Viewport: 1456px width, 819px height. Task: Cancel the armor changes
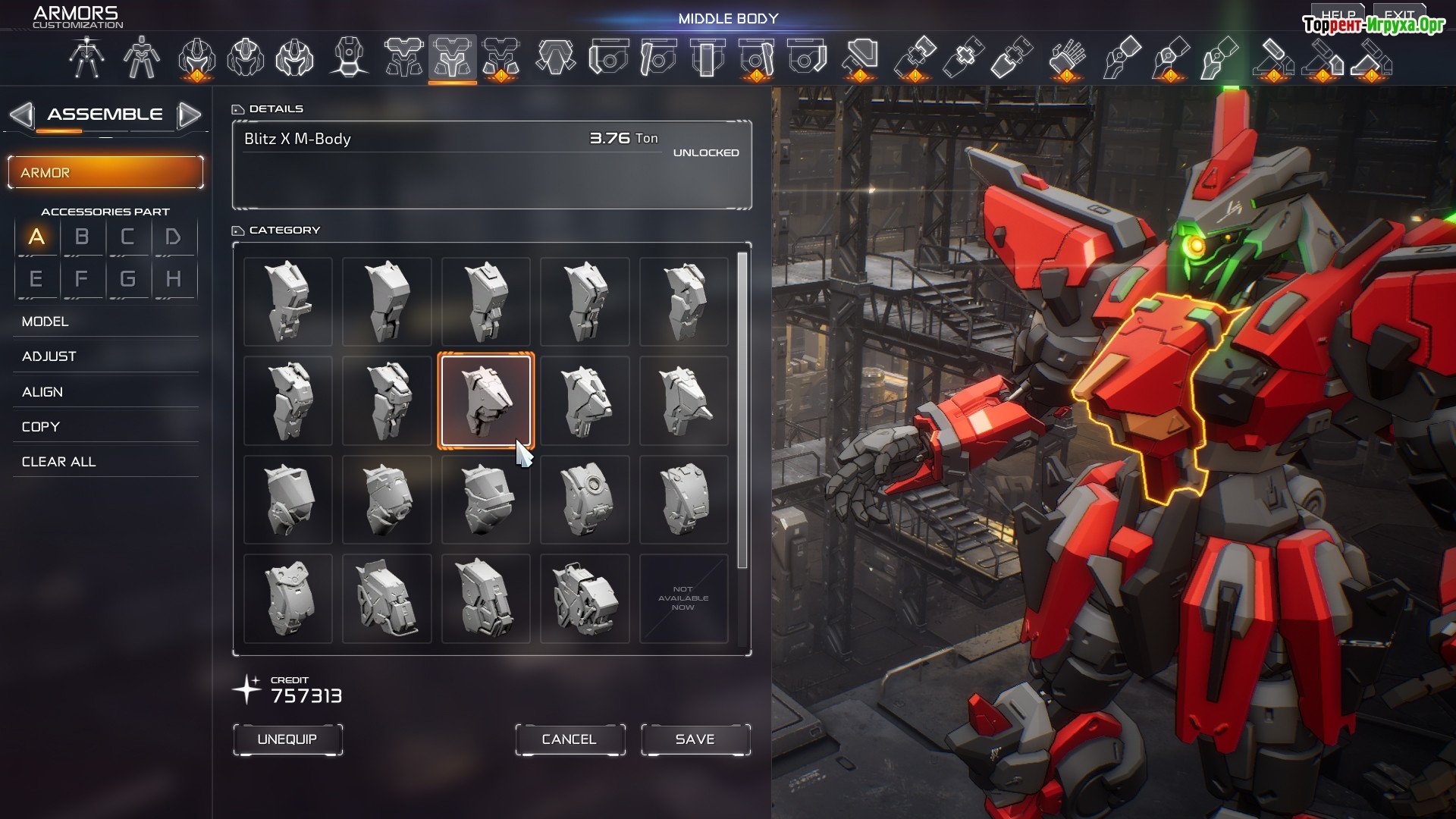click(570, 739)
